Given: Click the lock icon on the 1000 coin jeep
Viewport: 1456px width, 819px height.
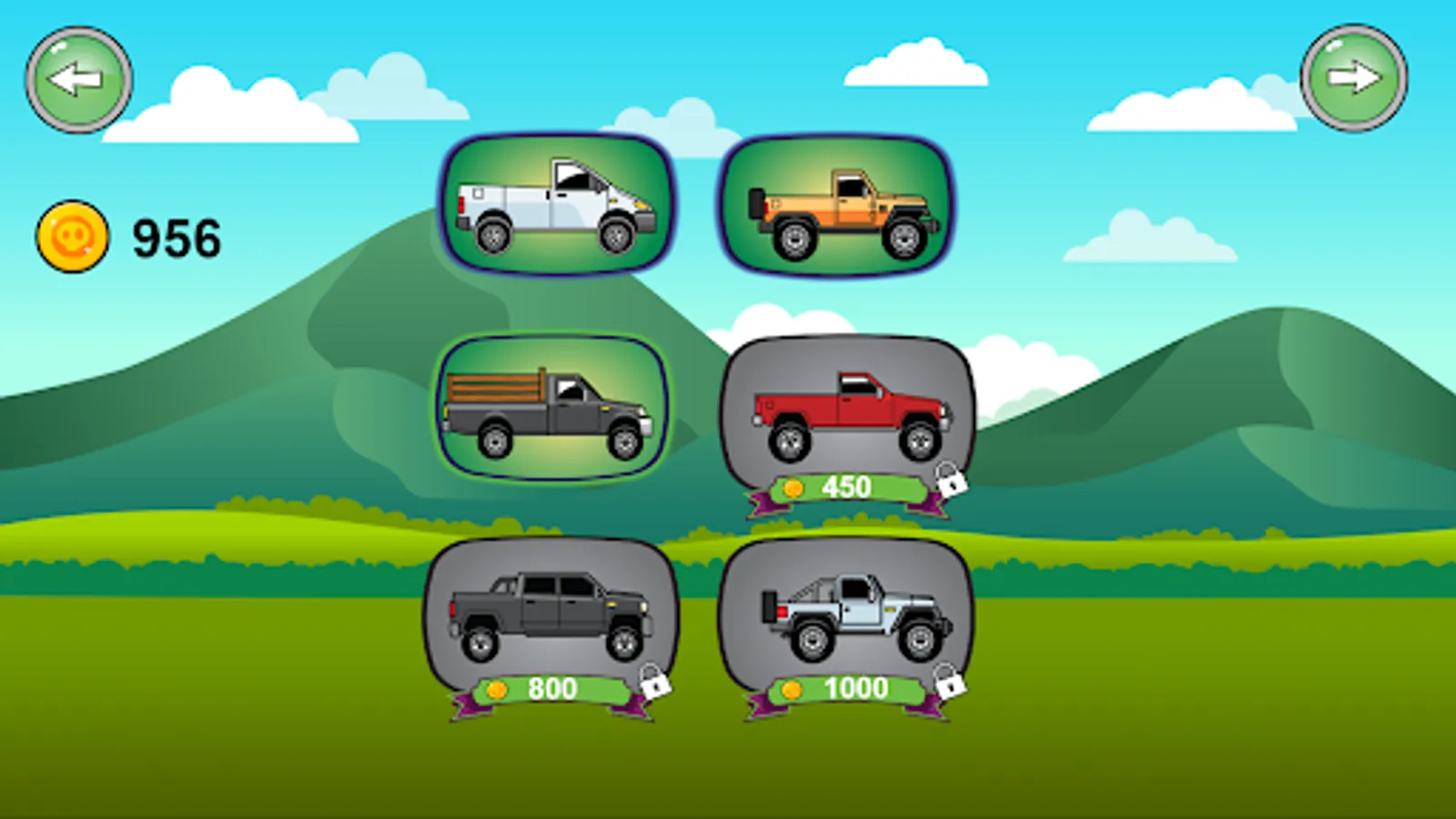Looking at the screenshot, I should coord(949,688).
